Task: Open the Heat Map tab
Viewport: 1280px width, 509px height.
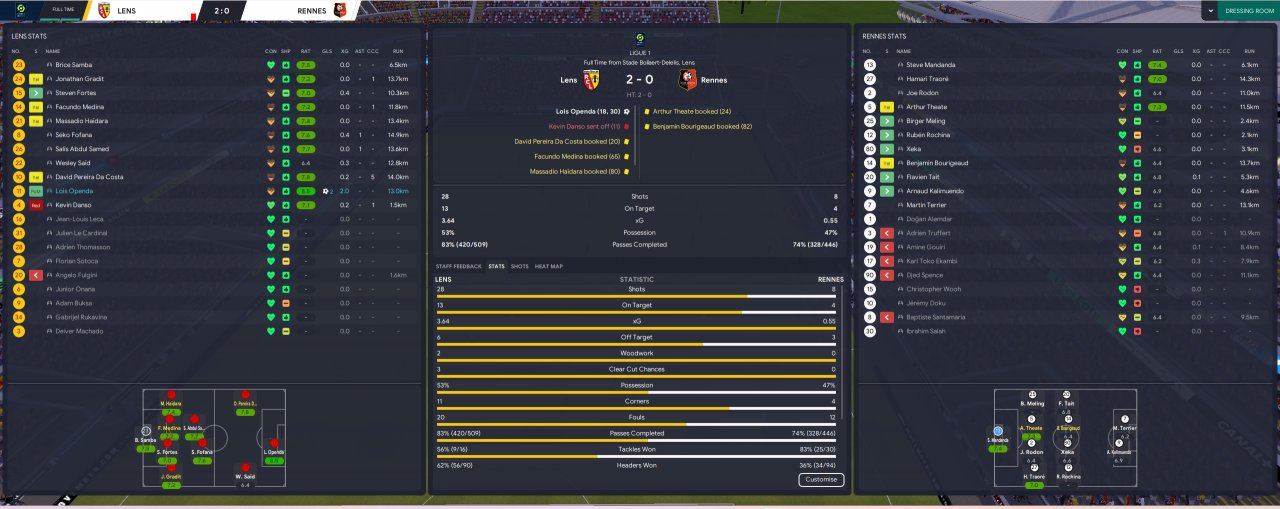Action: click(549, 266)
